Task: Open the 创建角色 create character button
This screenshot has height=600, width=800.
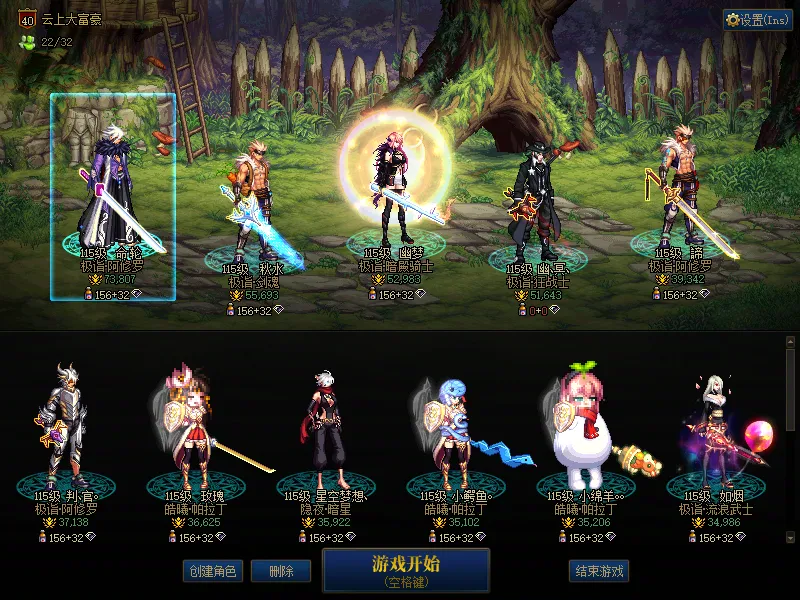Action: click(212, 571)
